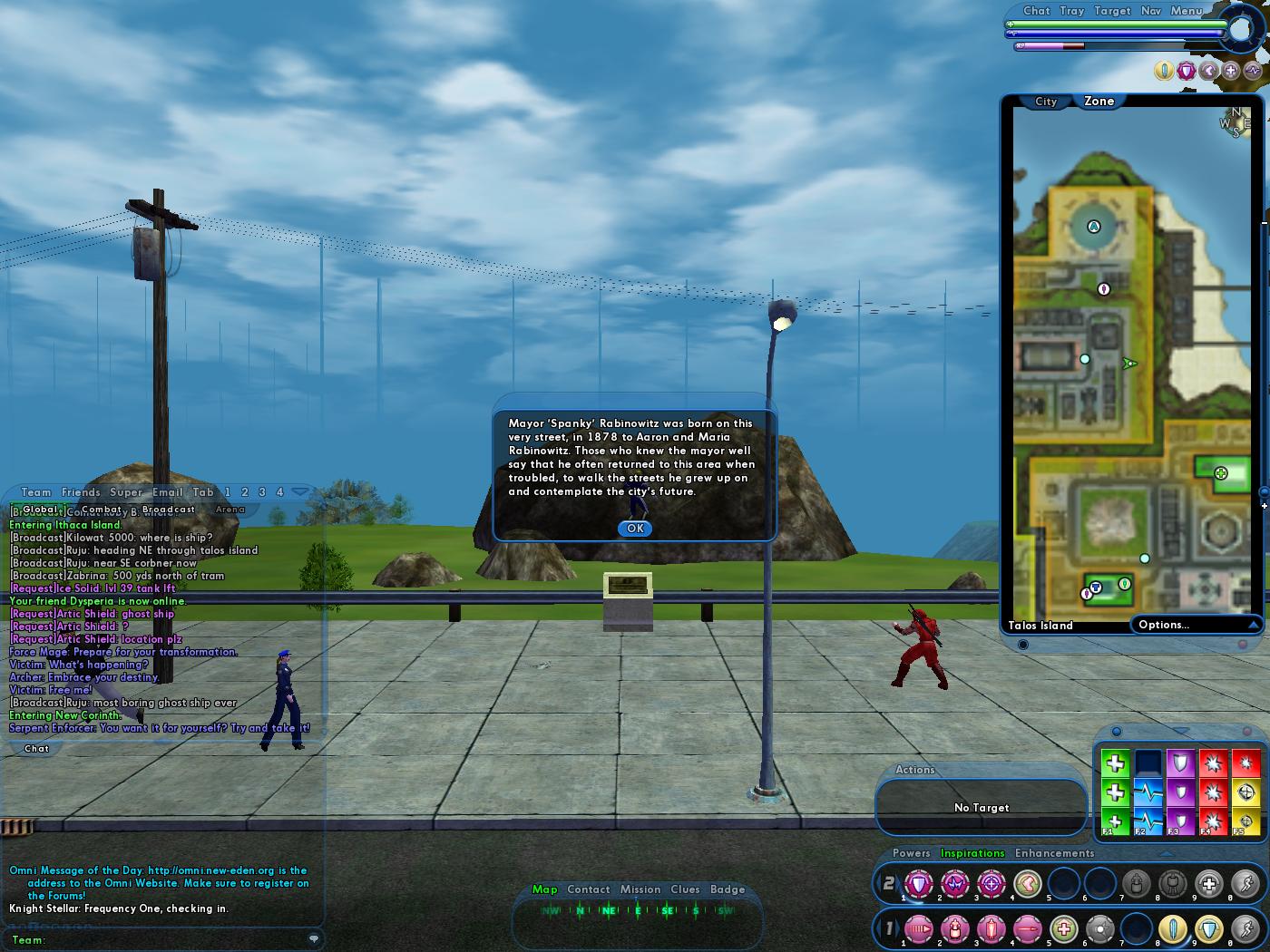View the Badge tab in the nav bar
This screenshot has width=1270, height=952.
coord(728,889)
